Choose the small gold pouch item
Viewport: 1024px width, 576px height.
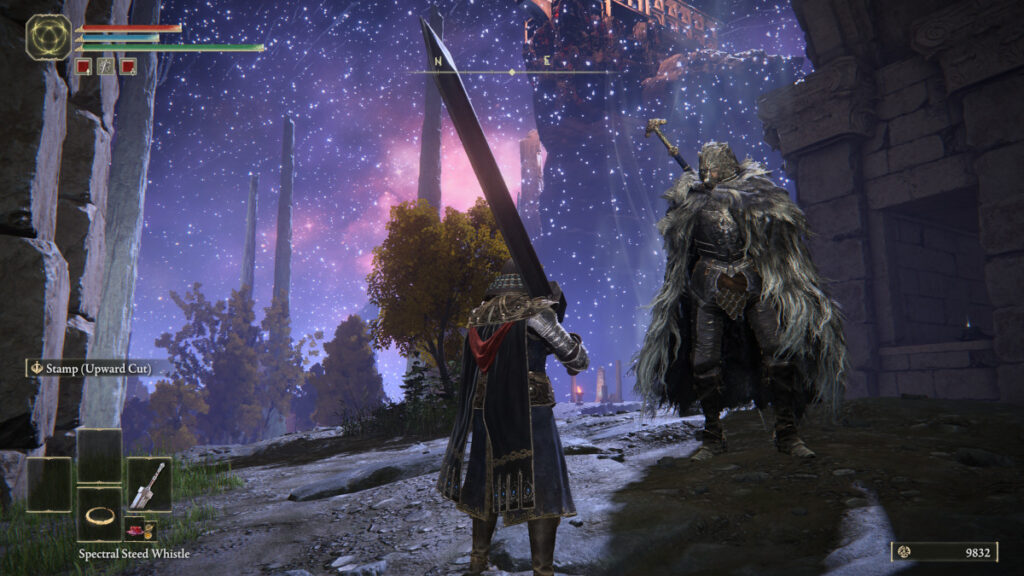(149, 529)
